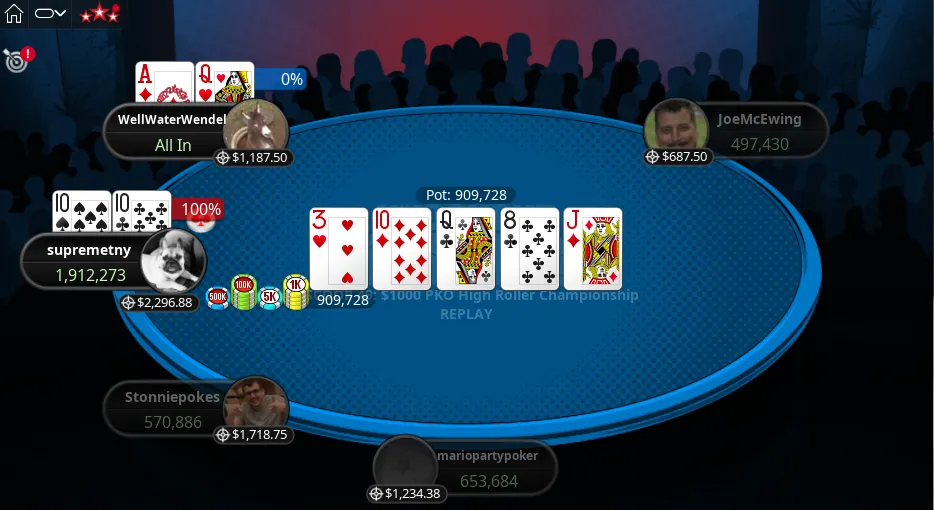Click the $1,234.38 bounty badge
Viewport: 934px width, 510px height.
404,494
